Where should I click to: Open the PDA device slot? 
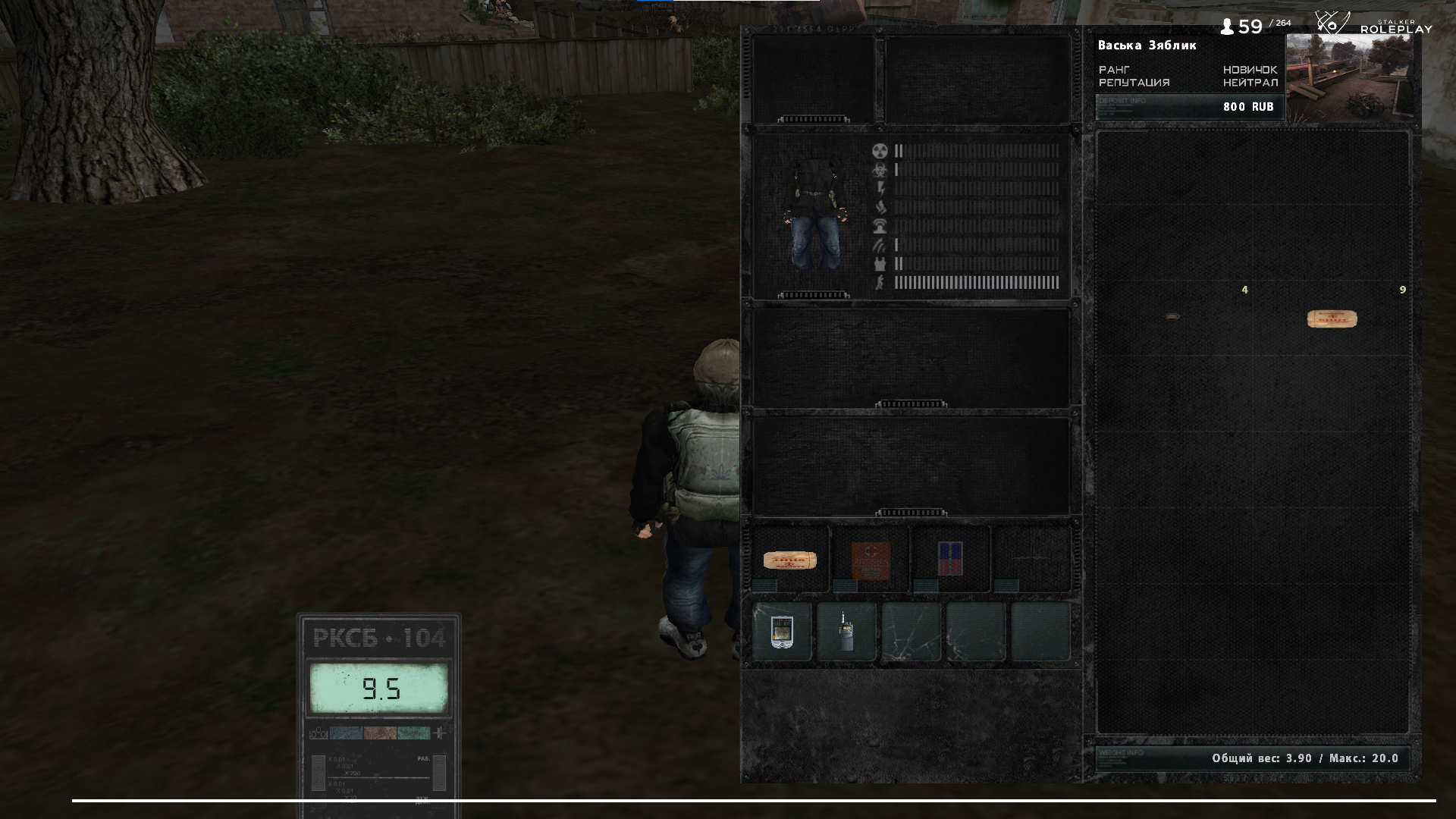click(782, 632)
